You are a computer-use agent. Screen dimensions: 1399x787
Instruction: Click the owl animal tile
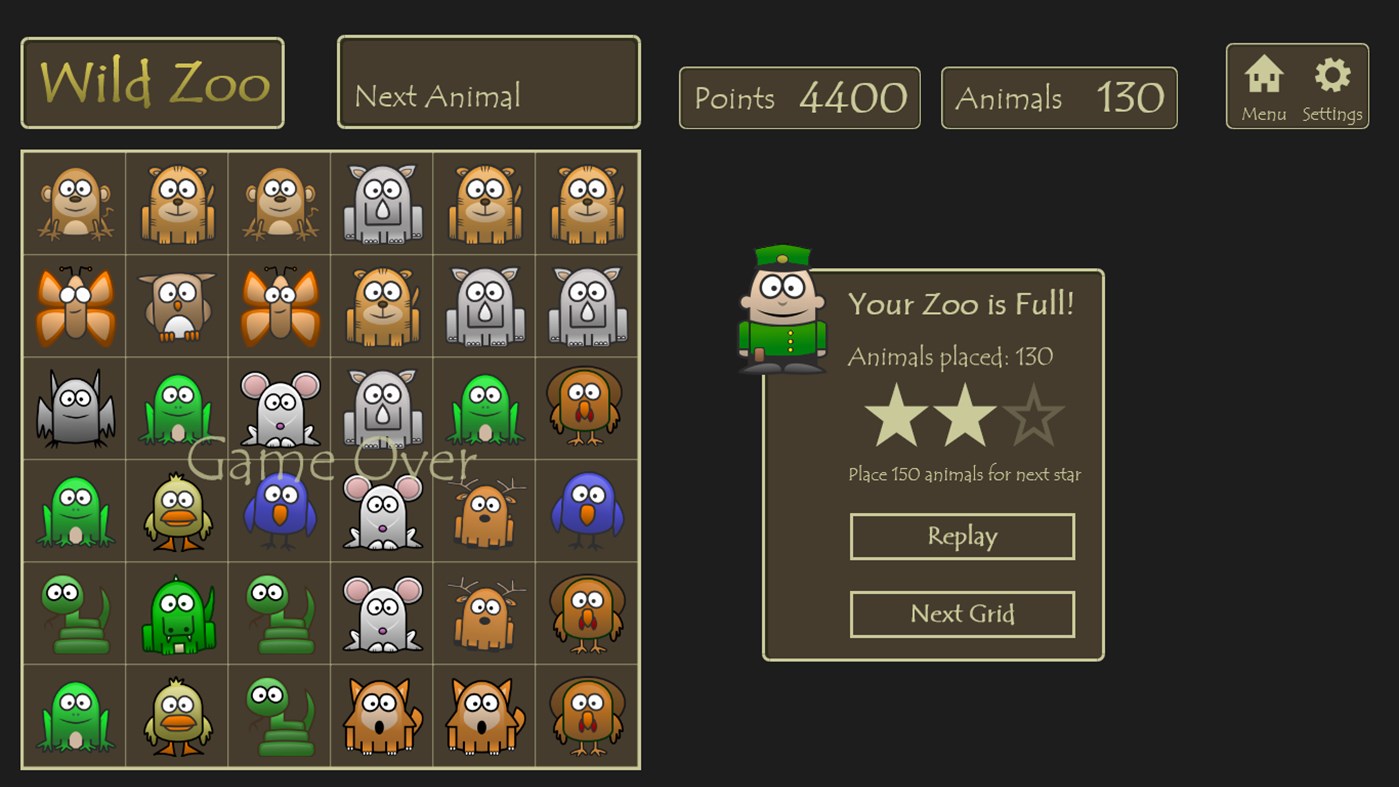click(176, 304)
